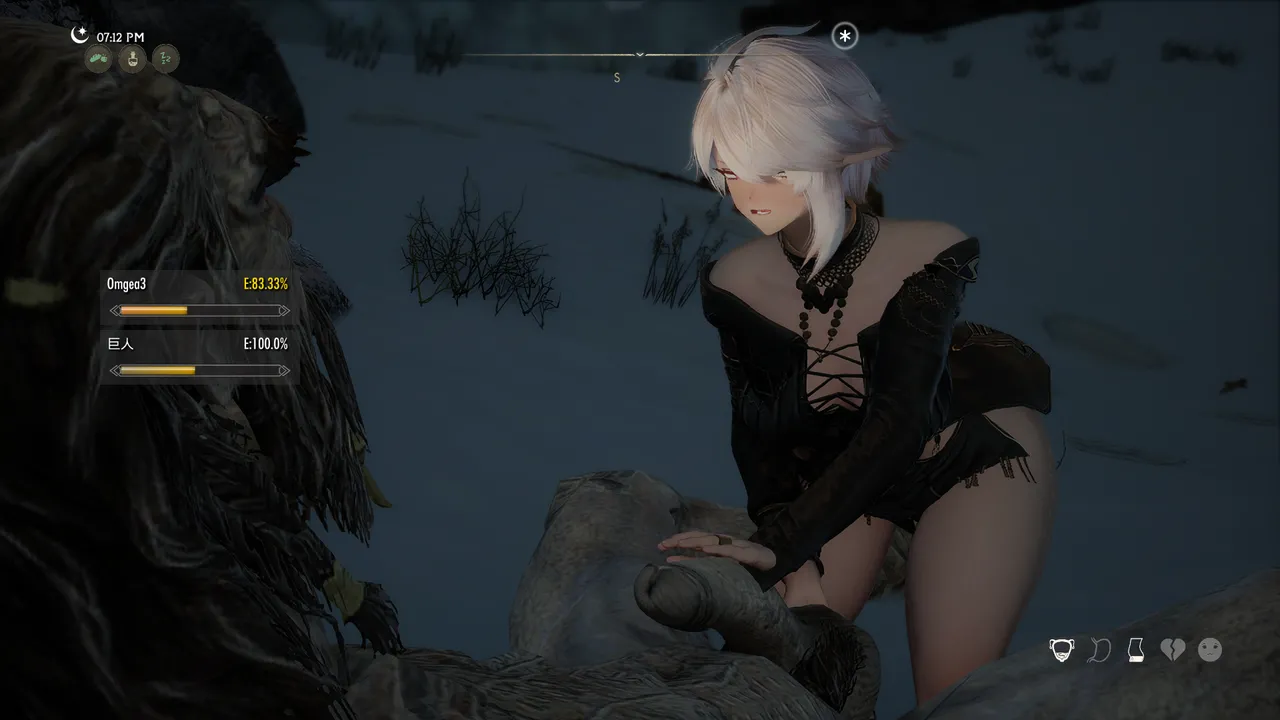
Task: Click the sad face mood icon
Action: coord(1210,650)
